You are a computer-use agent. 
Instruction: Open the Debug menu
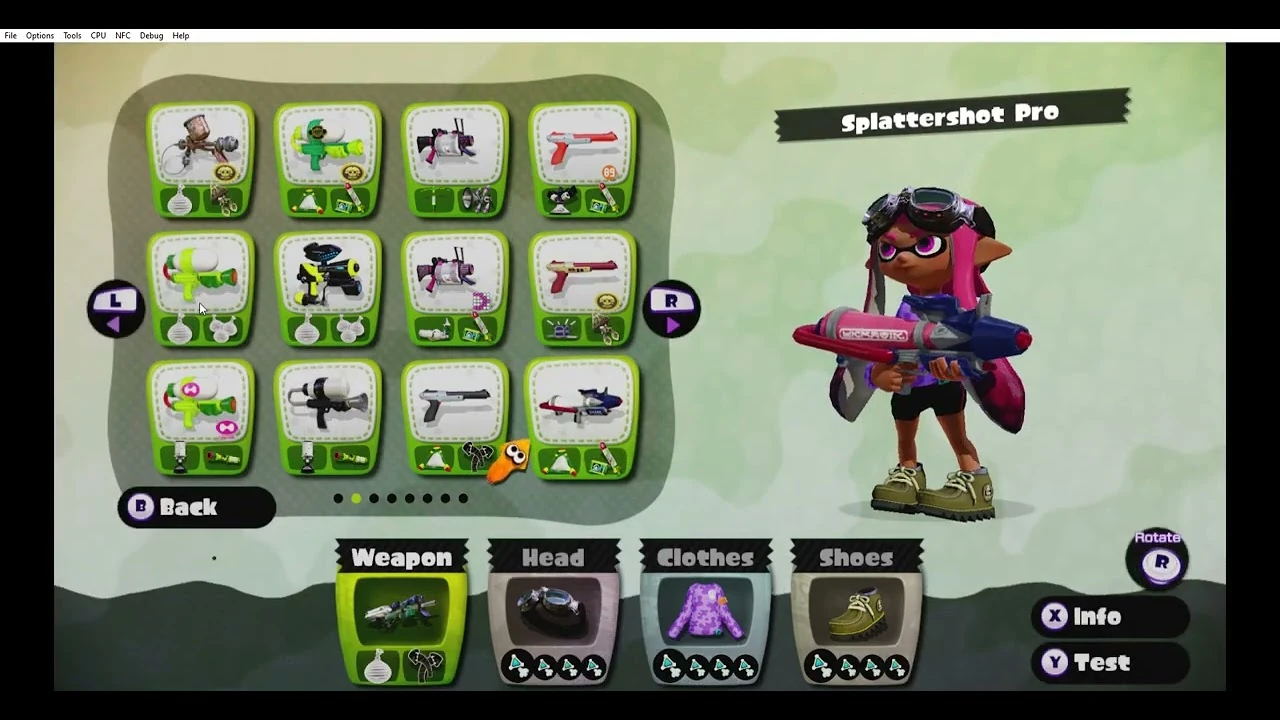pos(151,35)
